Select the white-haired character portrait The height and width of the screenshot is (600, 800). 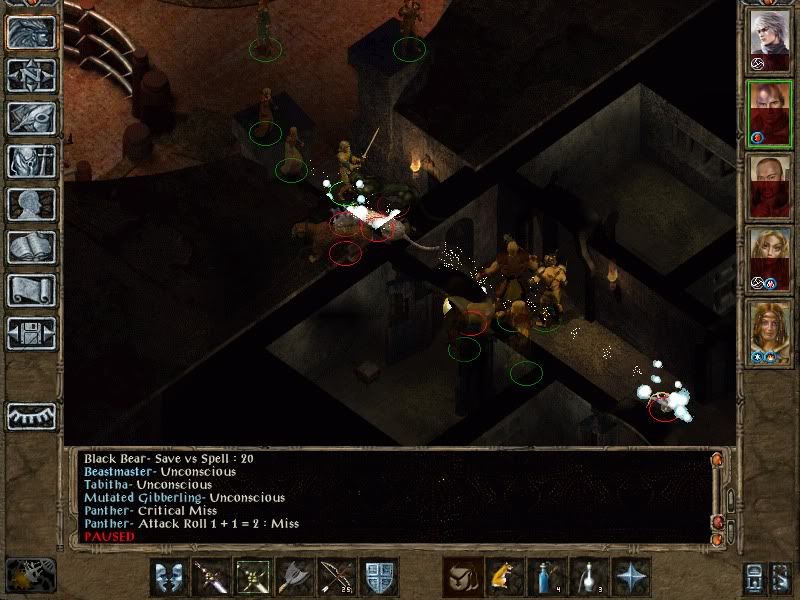click(769, 40)
